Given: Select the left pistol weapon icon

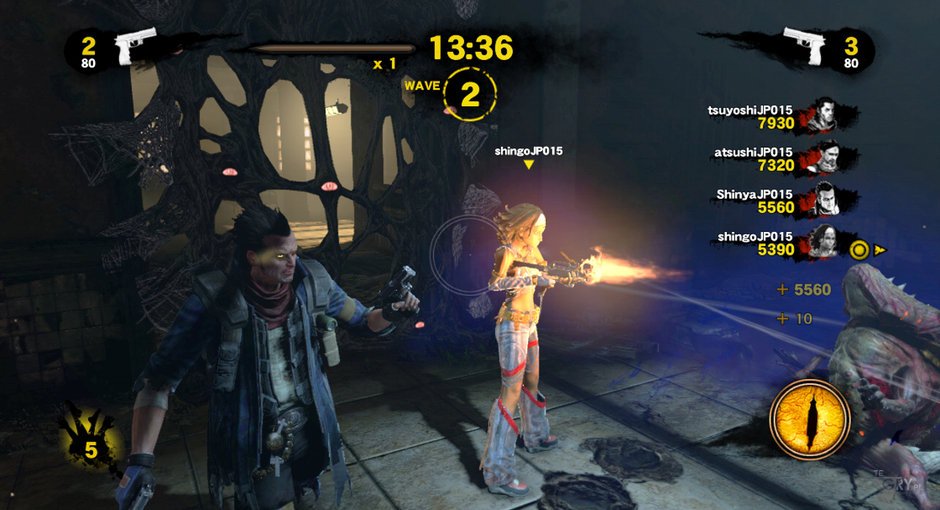Looking at the screenshot, I should pos(133,47).
